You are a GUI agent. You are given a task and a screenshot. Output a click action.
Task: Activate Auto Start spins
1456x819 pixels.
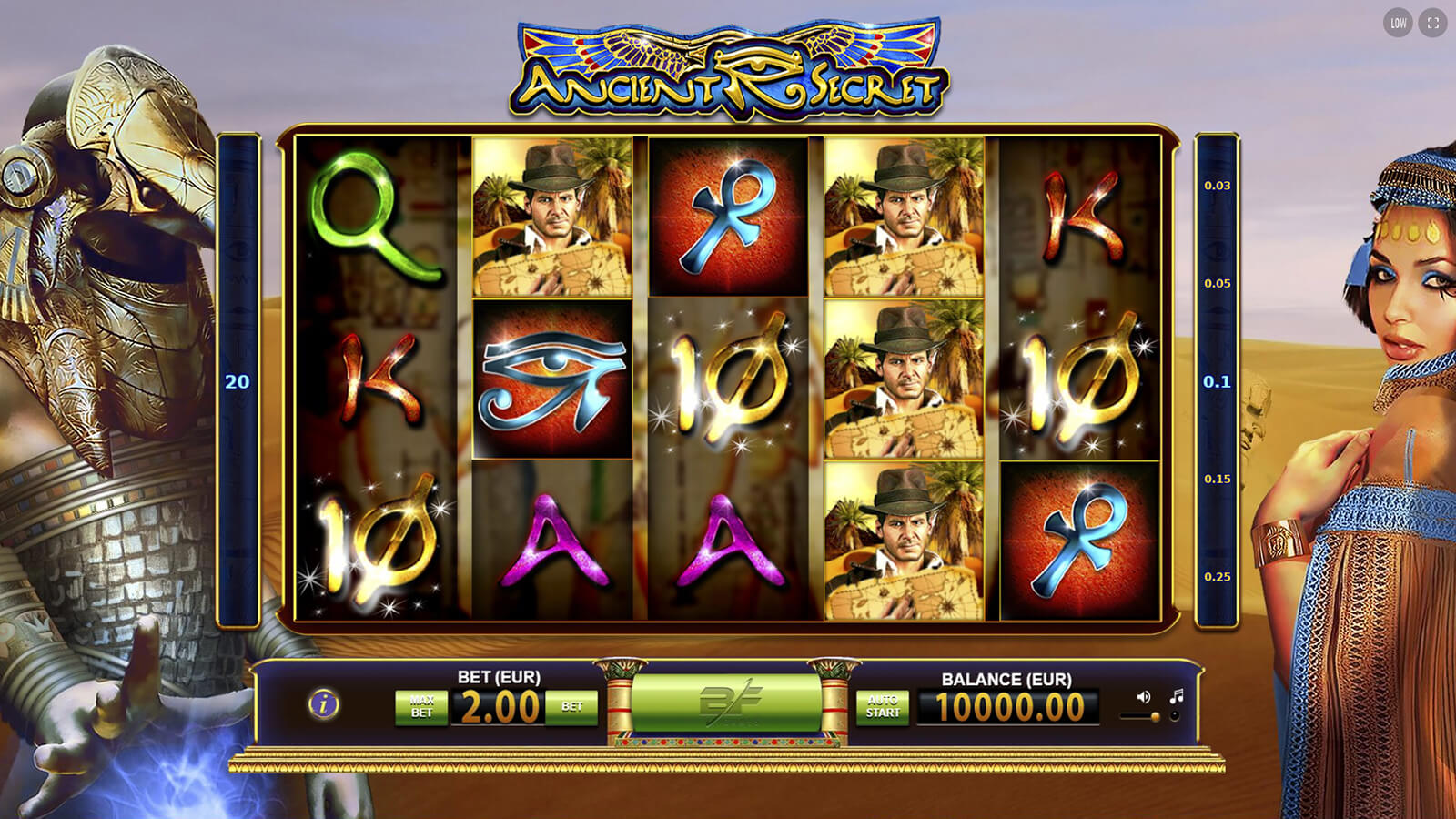882,707
